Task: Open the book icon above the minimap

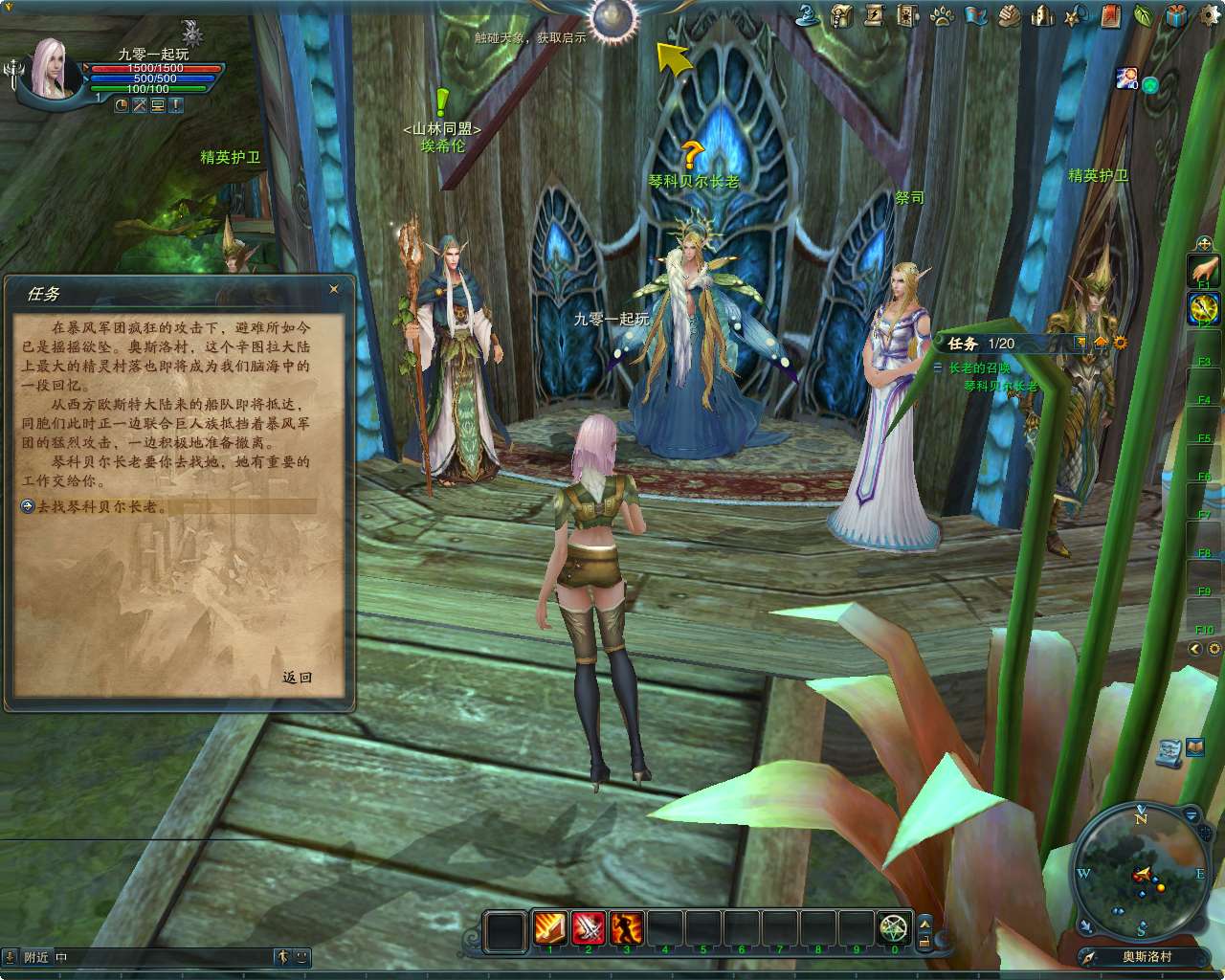Action: coord(1194,746)
